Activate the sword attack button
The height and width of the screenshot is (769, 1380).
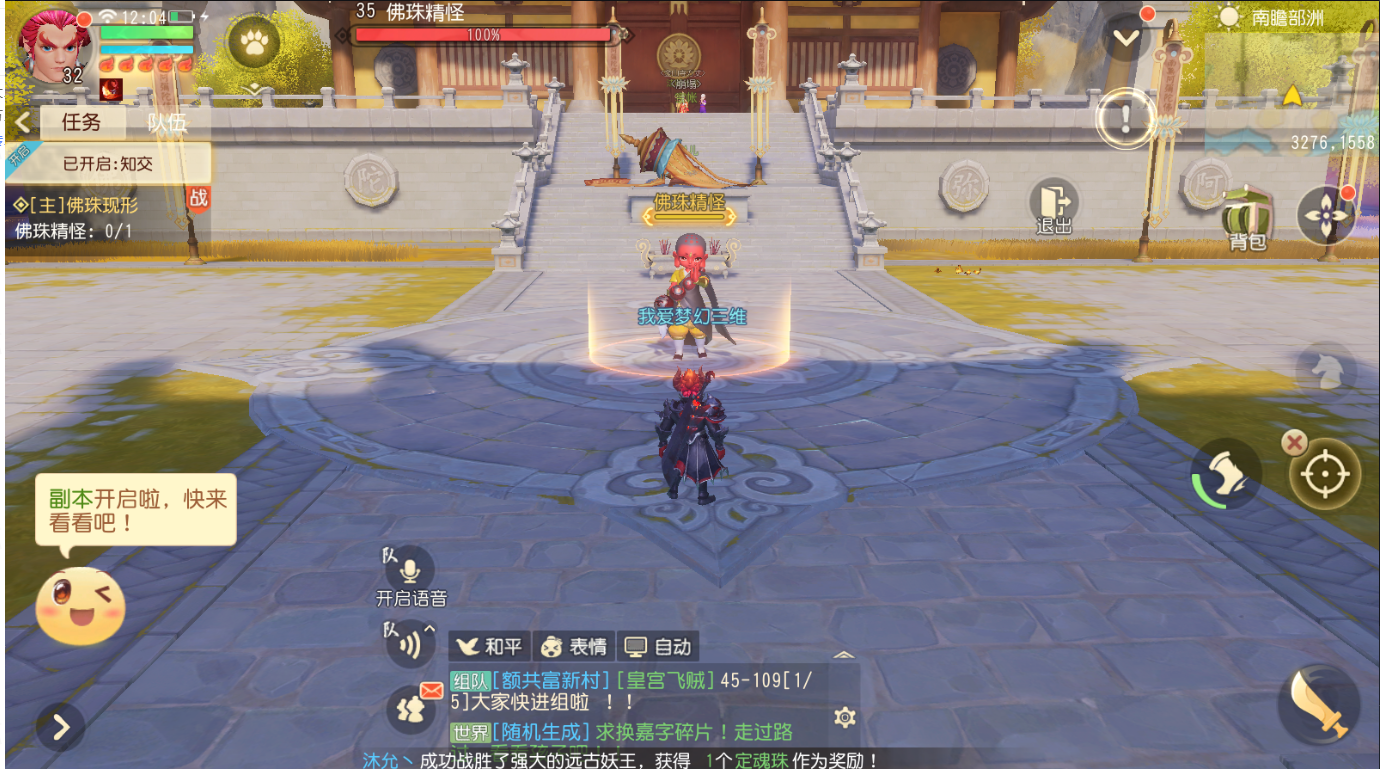tap(1317, 705)
